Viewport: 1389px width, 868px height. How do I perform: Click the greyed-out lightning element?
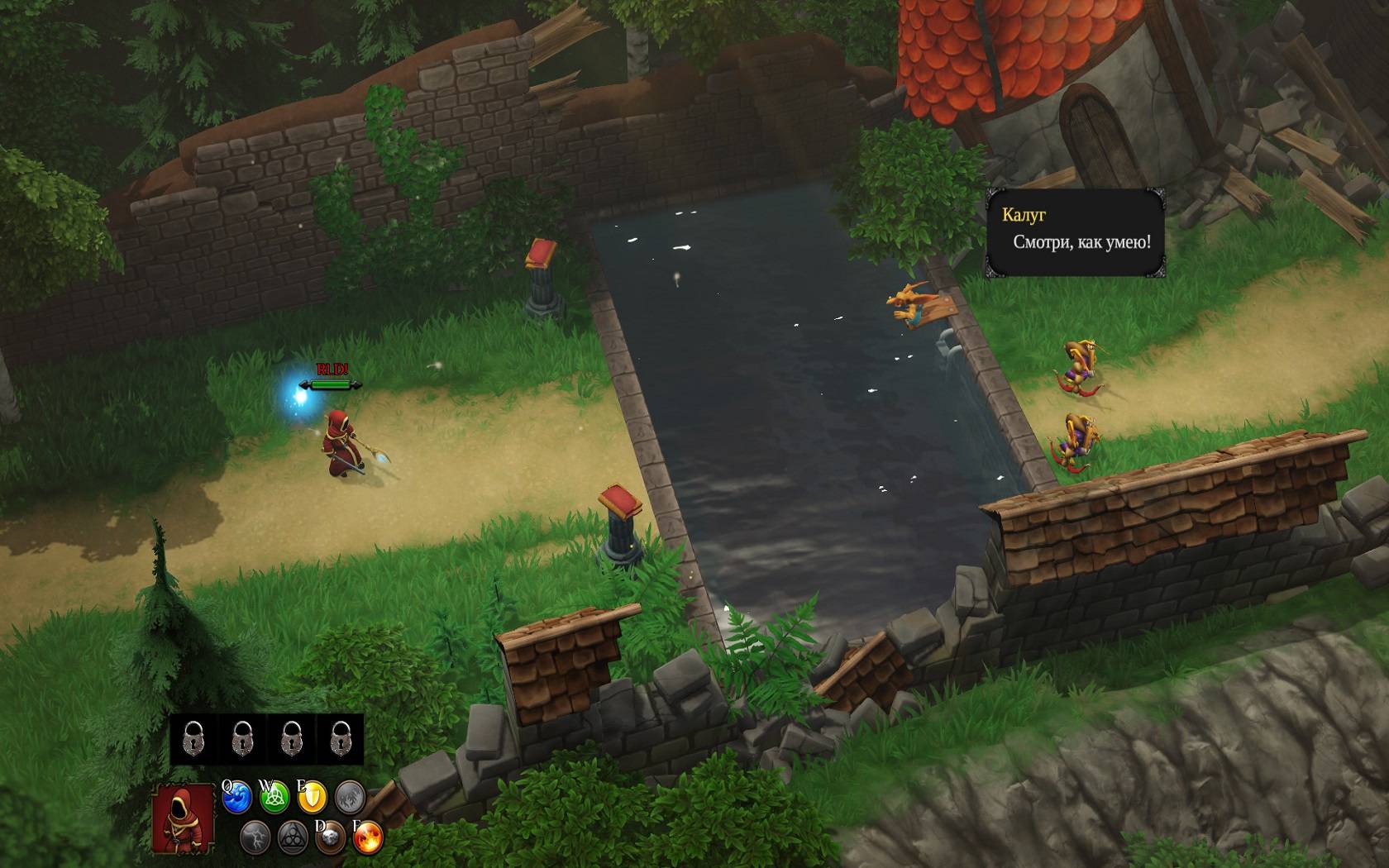click(x=255, y=838)
